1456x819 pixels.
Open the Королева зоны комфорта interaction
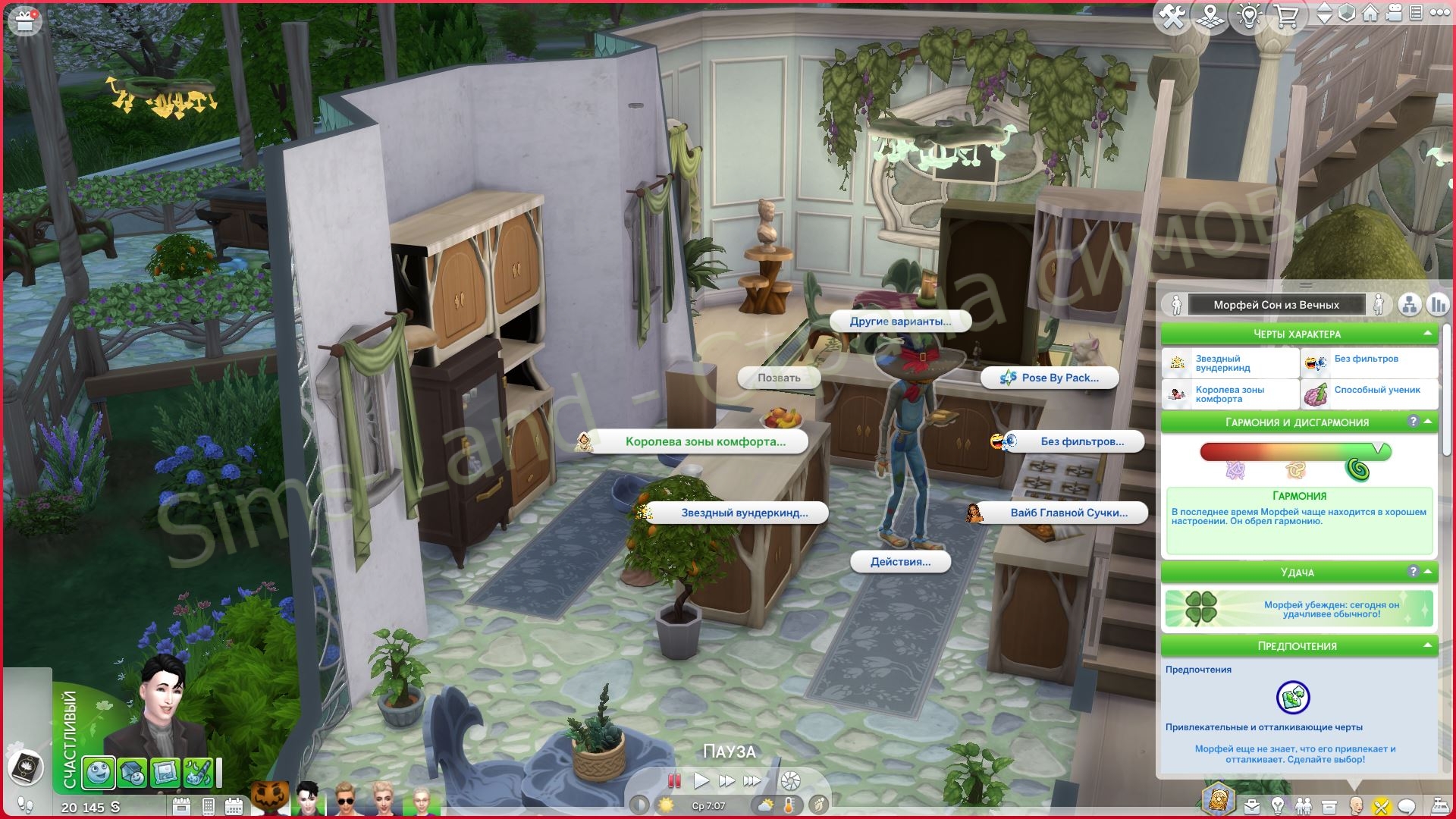(695, 441)
